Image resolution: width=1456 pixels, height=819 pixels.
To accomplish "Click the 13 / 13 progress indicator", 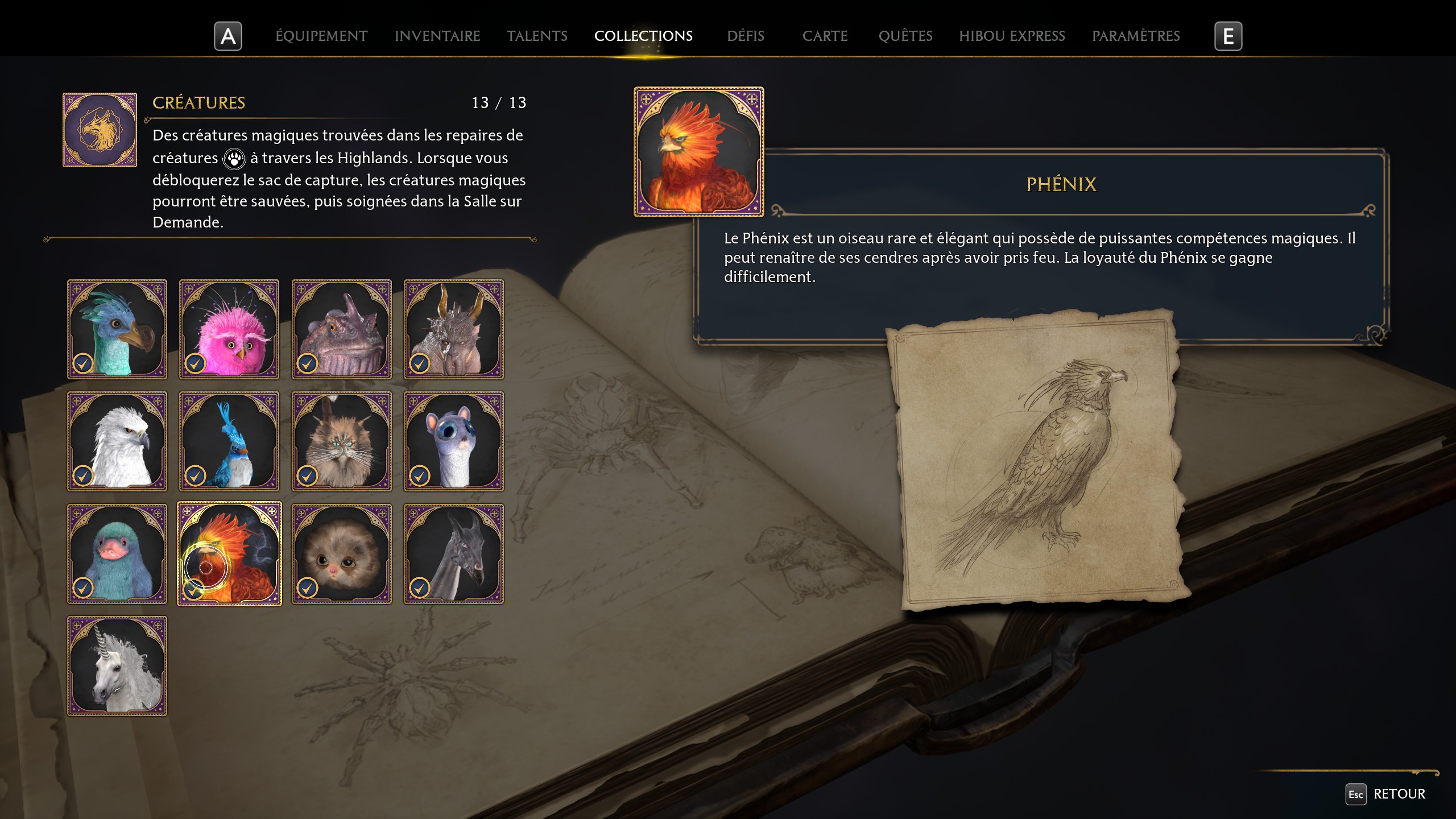I will pyautogui.click(x=499, y=102).
